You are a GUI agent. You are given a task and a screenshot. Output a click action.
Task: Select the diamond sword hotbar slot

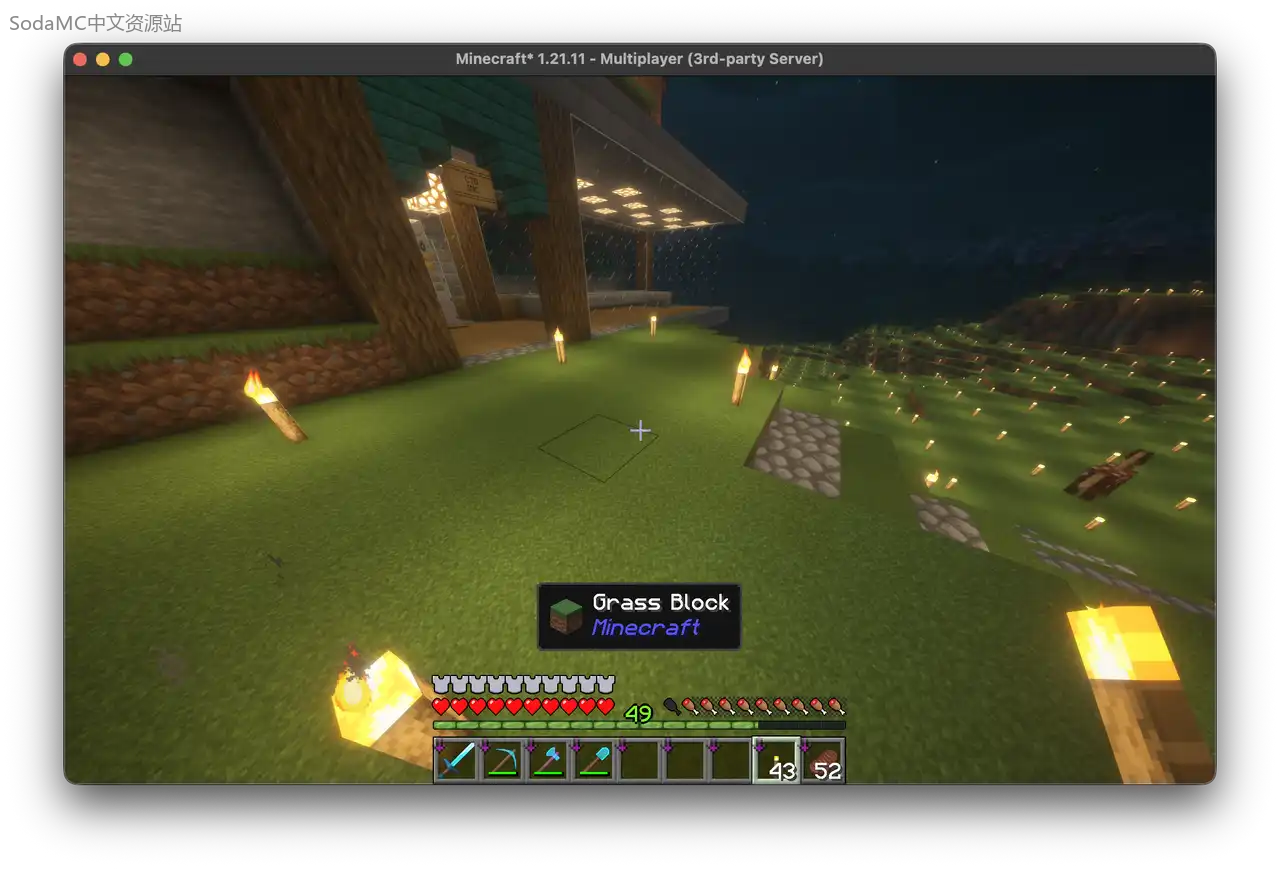pyautogui.click(x=455, y=761)
